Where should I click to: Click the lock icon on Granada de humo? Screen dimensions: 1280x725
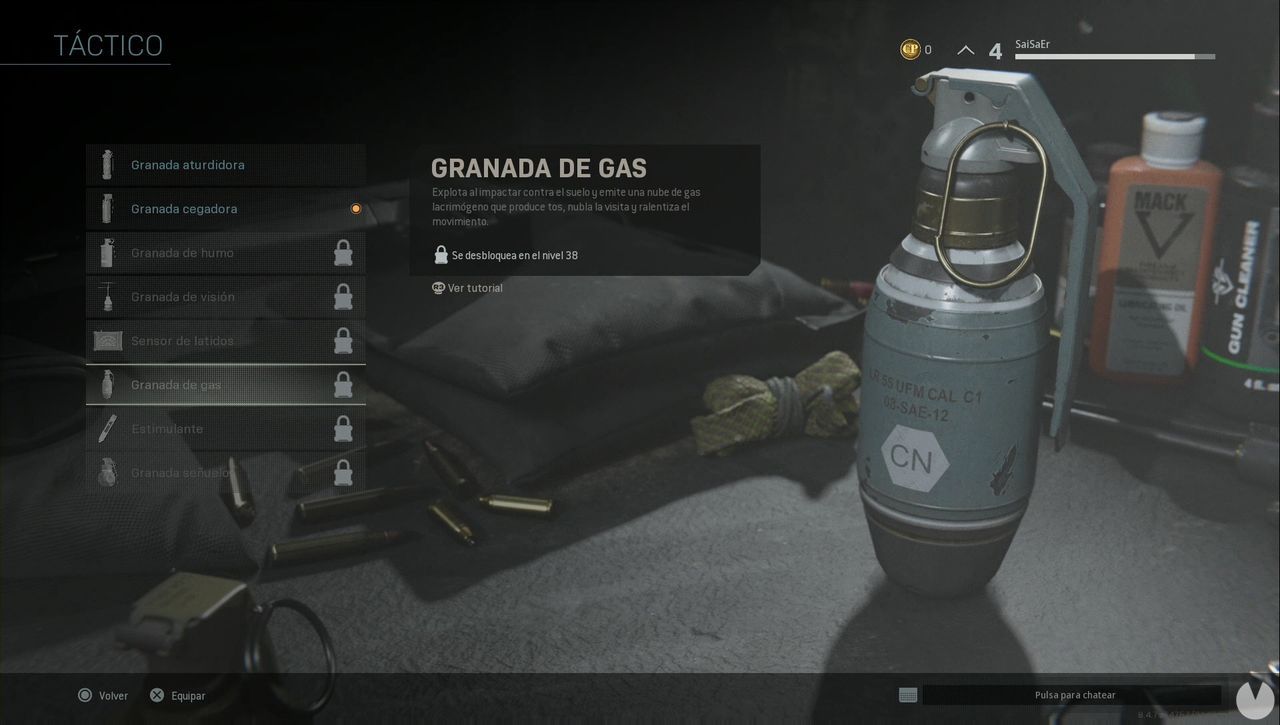(x=343, y=252)
